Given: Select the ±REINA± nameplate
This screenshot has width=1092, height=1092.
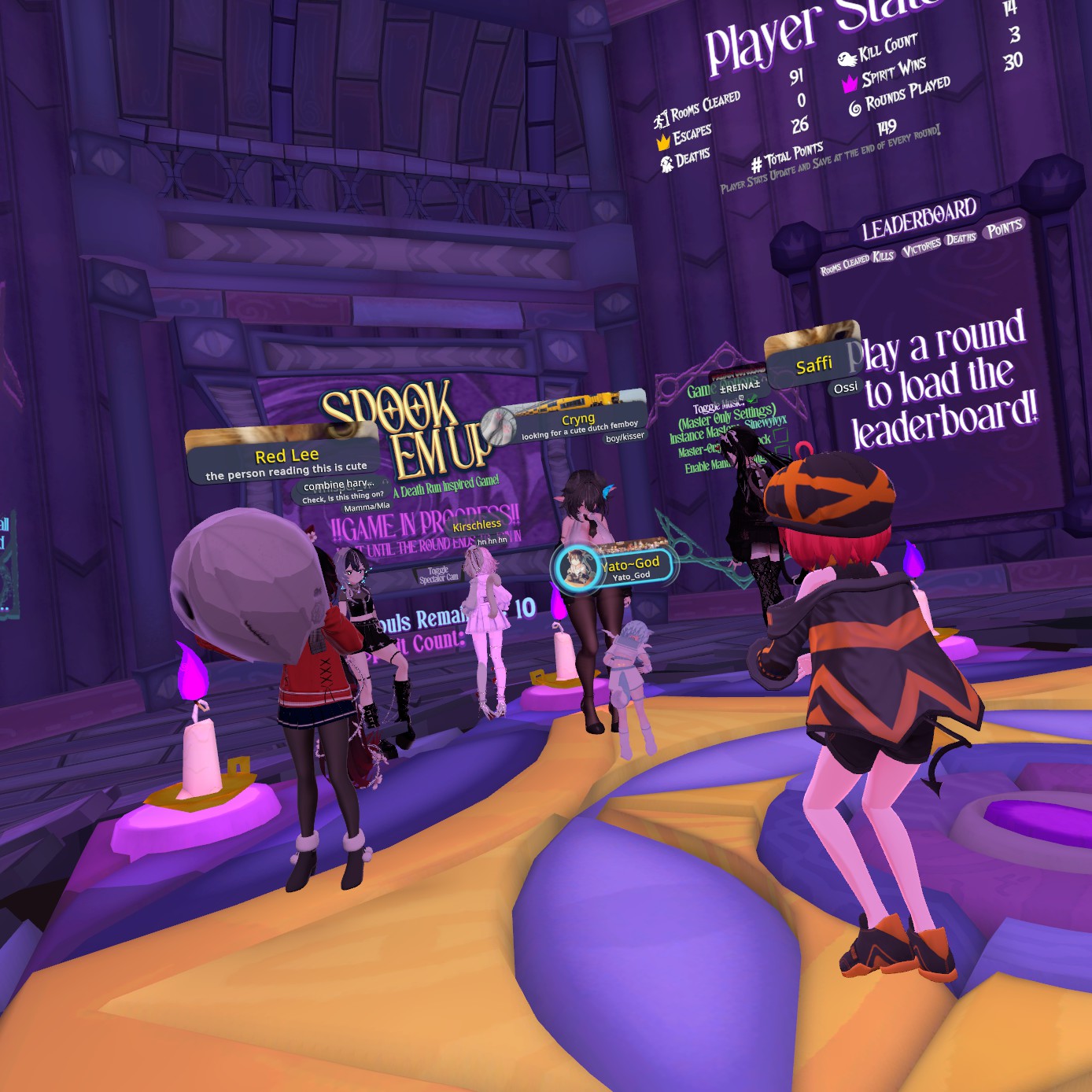Looking at the screenshot, I should point(740,386).
